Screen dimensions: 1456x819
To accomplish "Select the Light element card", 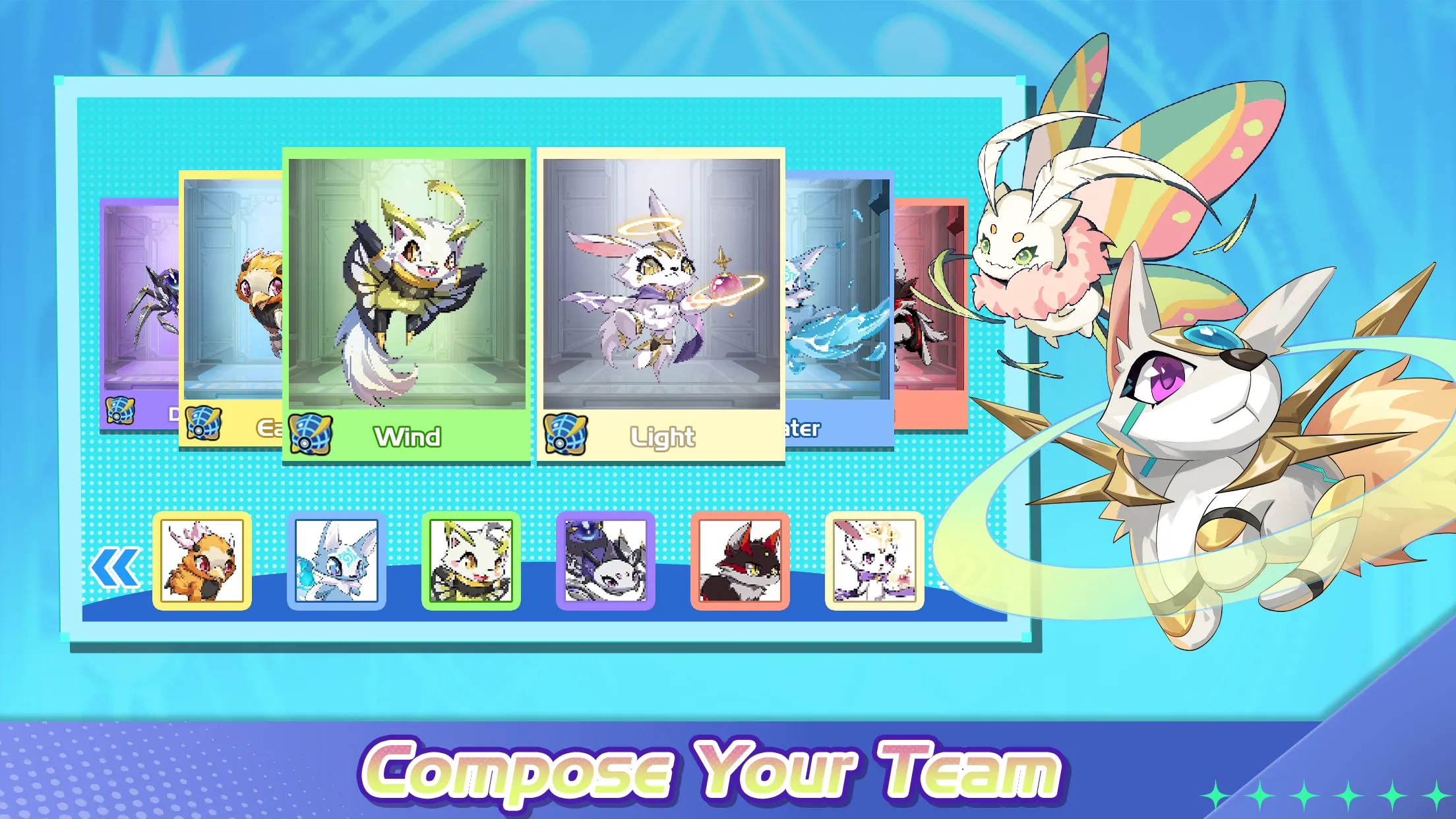I will pos(659,297).
